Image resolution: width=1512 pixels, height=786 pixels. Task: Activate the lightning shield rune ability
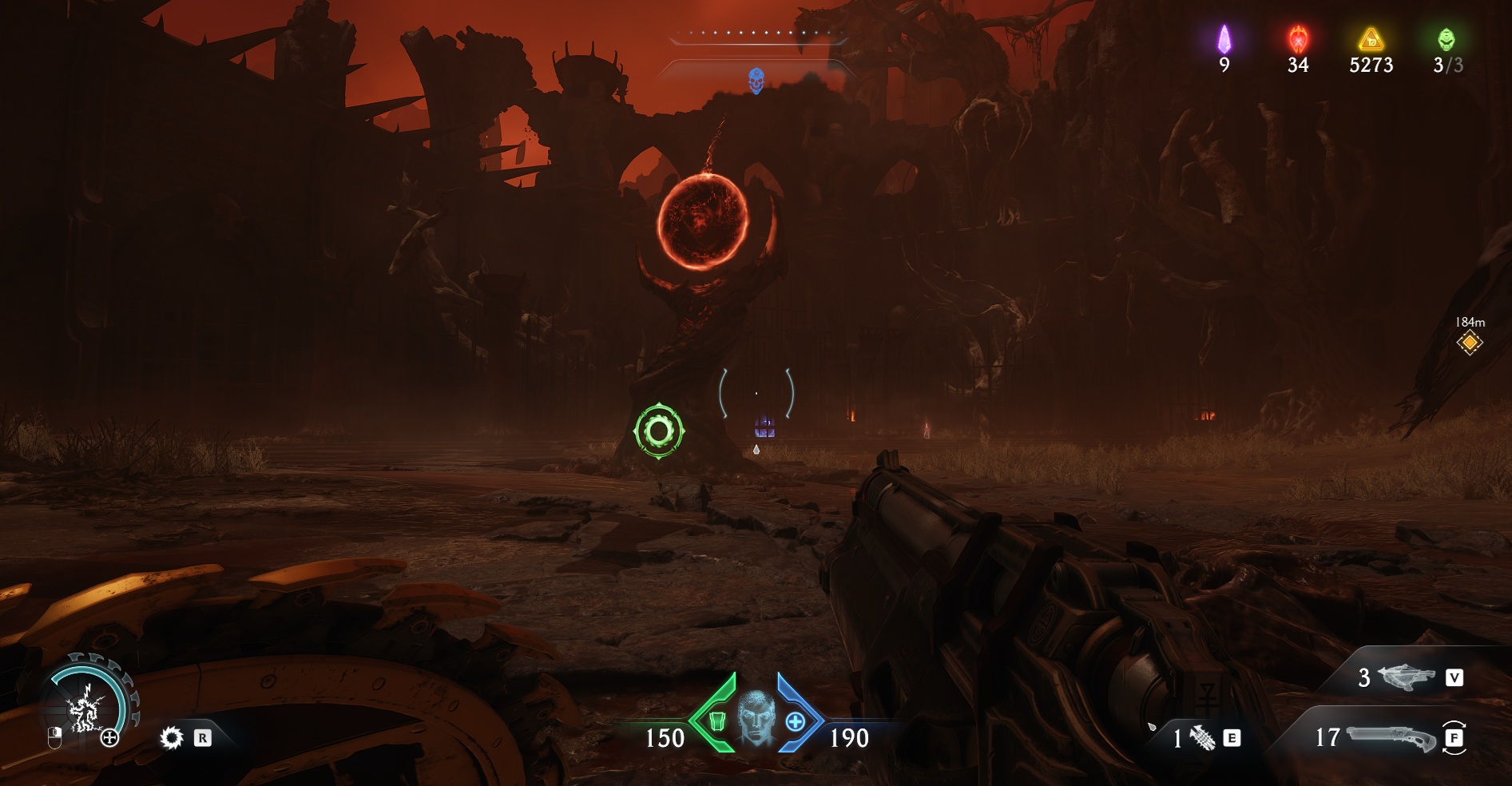coord(85,709)
